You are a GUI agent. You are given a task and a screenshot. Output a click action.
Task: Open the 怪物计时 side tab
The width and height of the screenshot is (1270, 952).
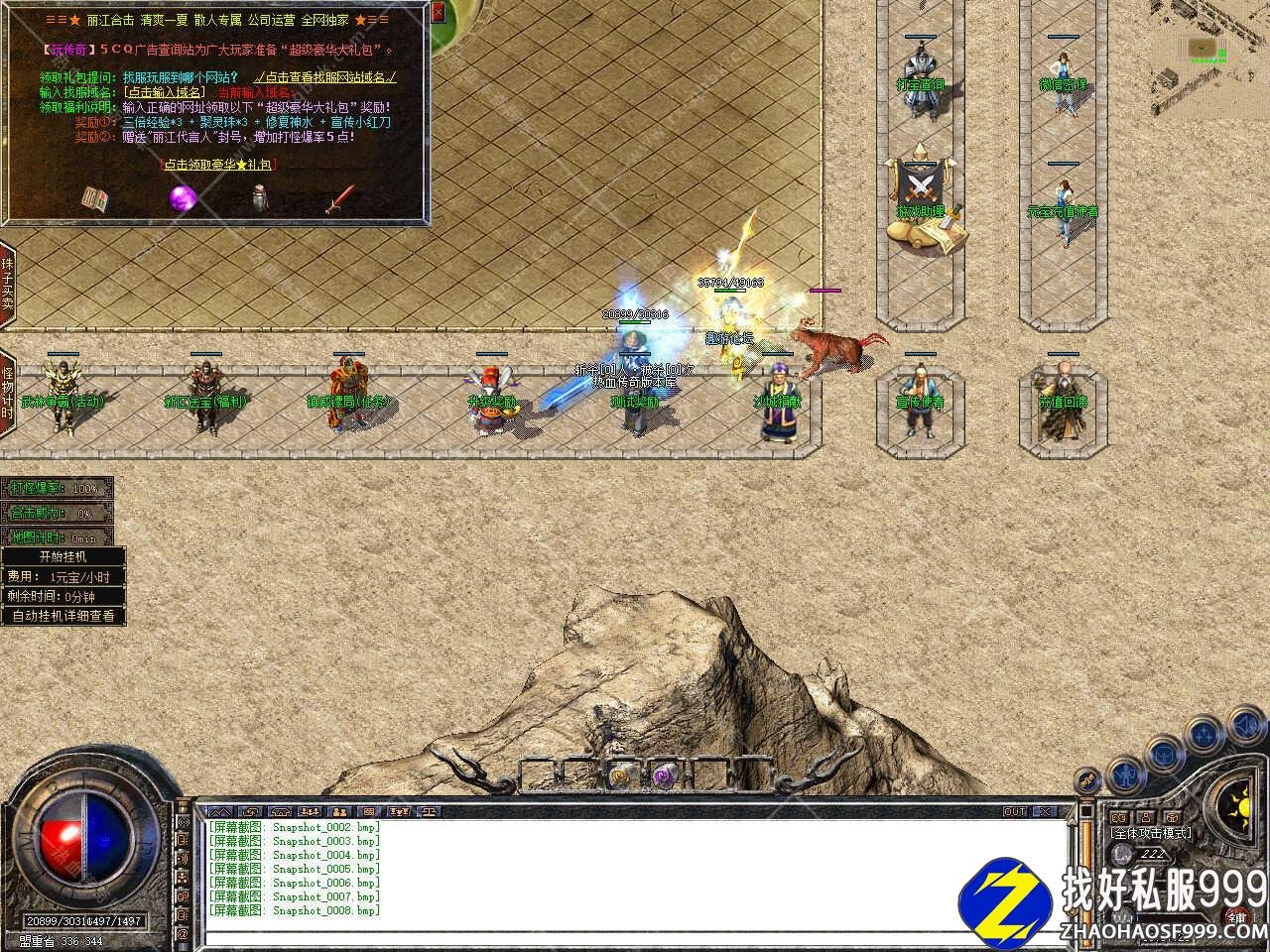[7, 394]
